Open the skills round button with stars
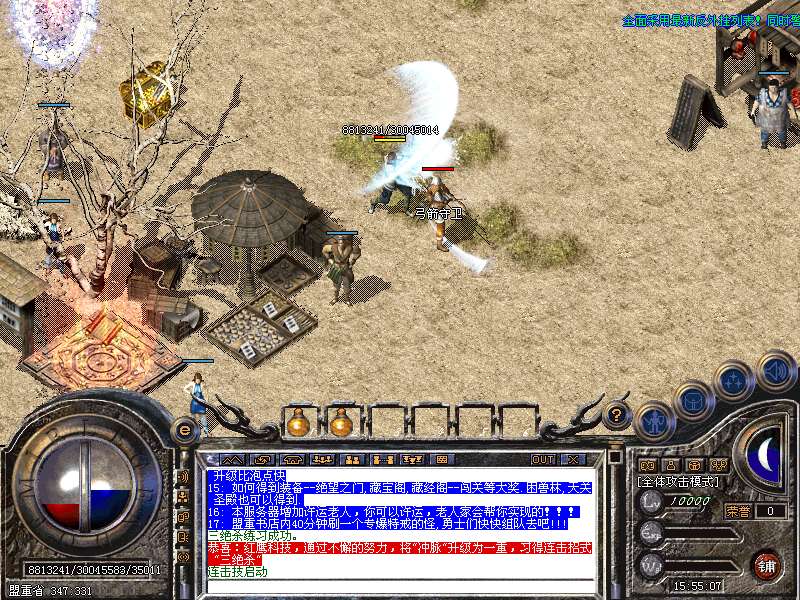Viewport: 800px width, 600px height. (736, 380)
